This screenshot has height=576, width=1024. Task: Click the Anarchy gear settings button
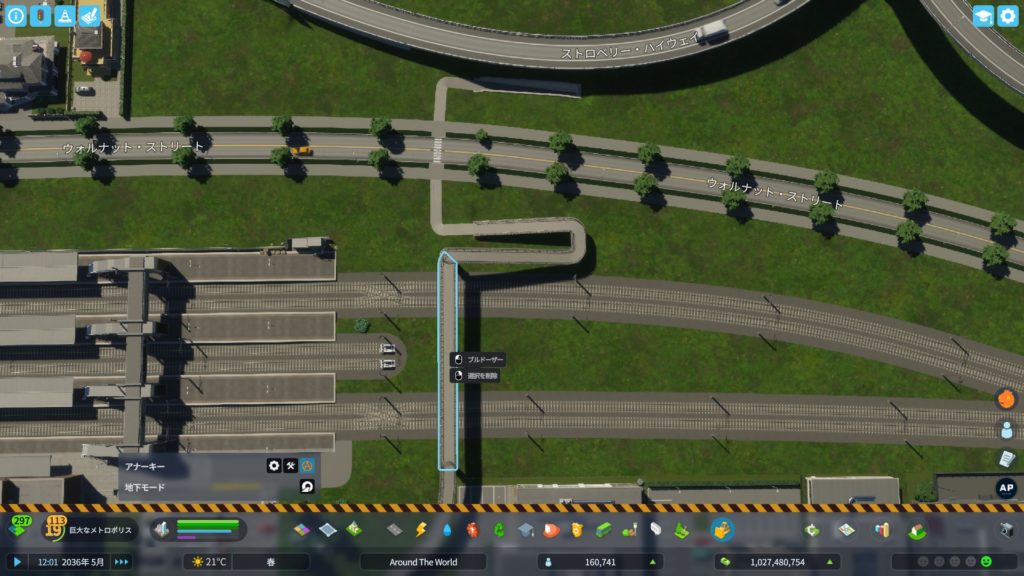point(274,466)
